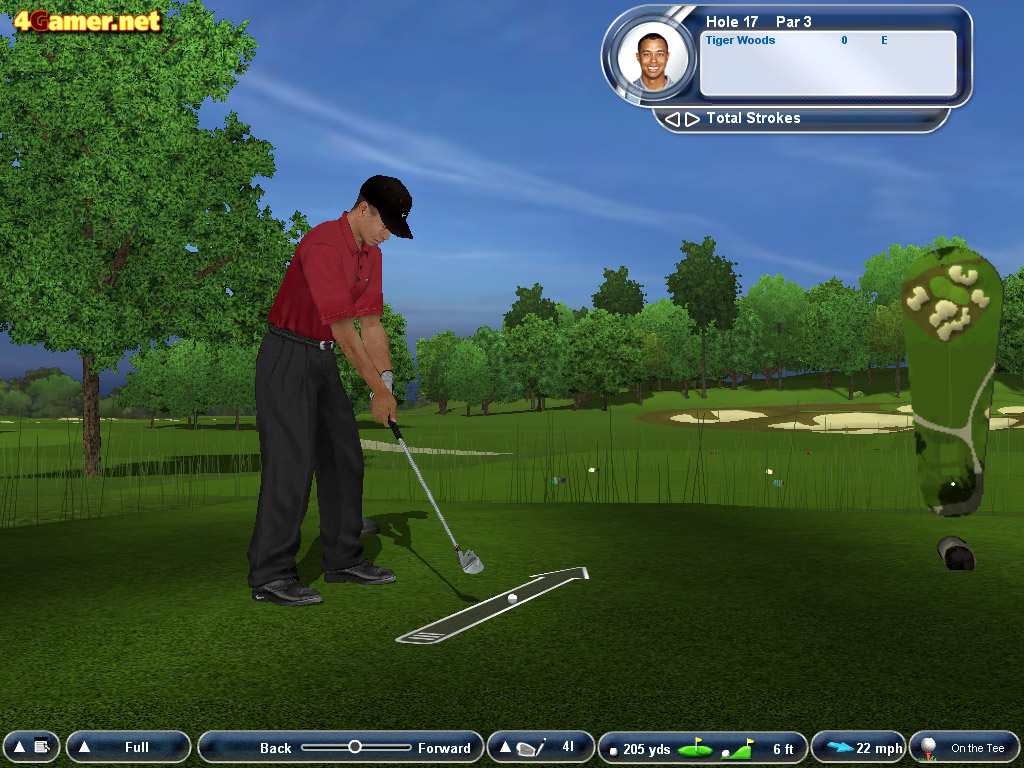The image size is (1024, 768).
Task: Click the left arrow beside Total Strokes
Action: 672,119
